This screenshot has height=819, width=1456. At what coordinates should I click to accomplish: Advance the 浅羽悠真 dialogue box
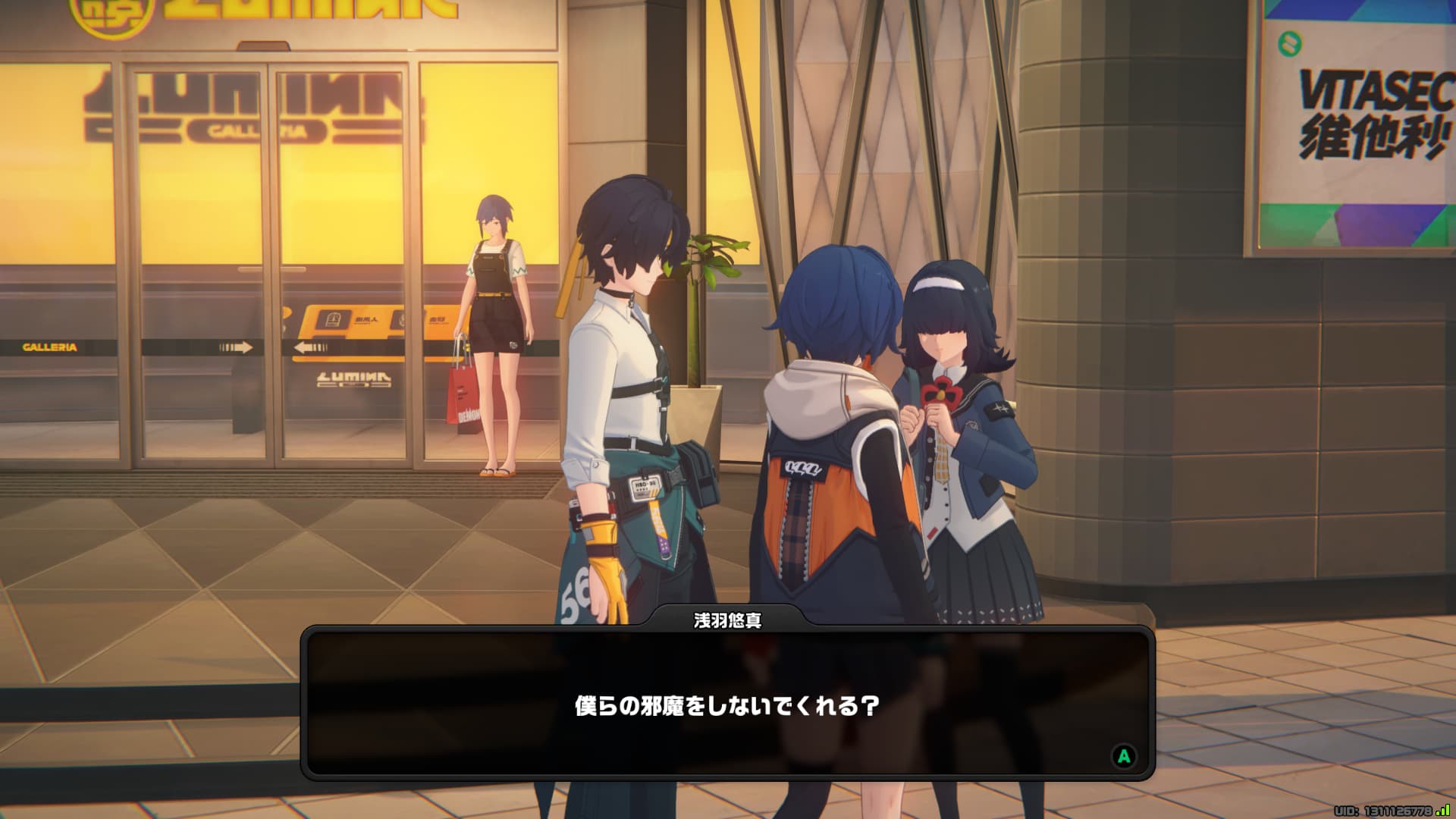click(1123, 755)
